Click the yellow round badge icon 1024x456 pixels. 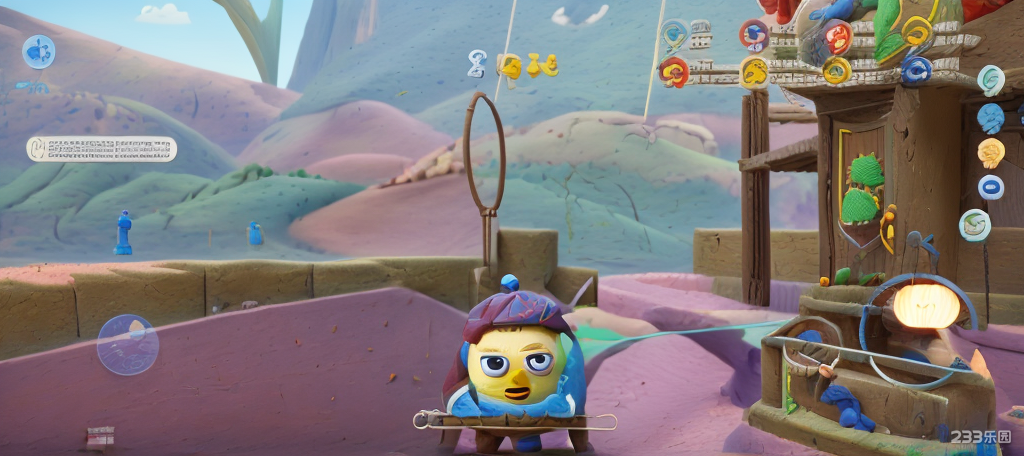754,71
